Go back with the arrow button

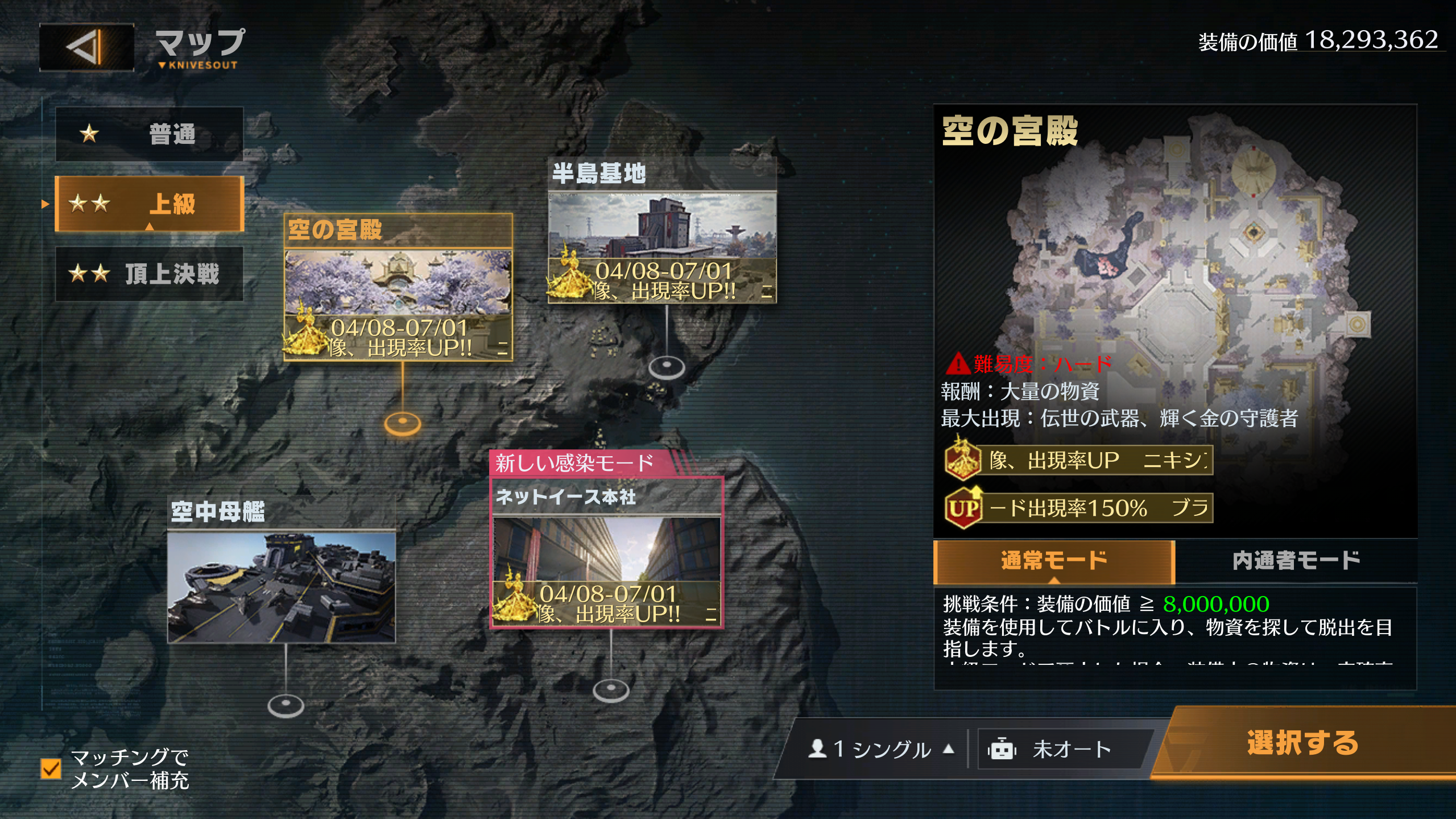point(86,47)
